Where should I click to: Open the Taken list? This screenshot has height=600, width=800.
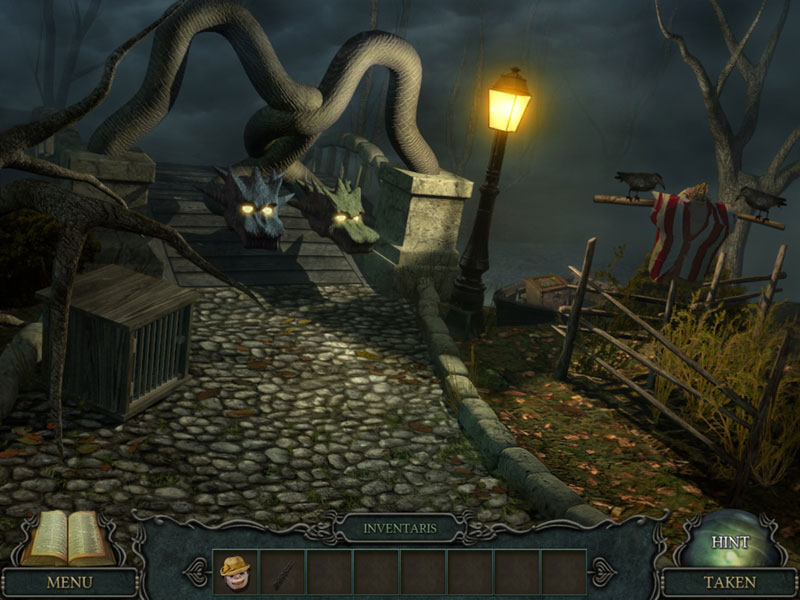[x=729, y=581]
